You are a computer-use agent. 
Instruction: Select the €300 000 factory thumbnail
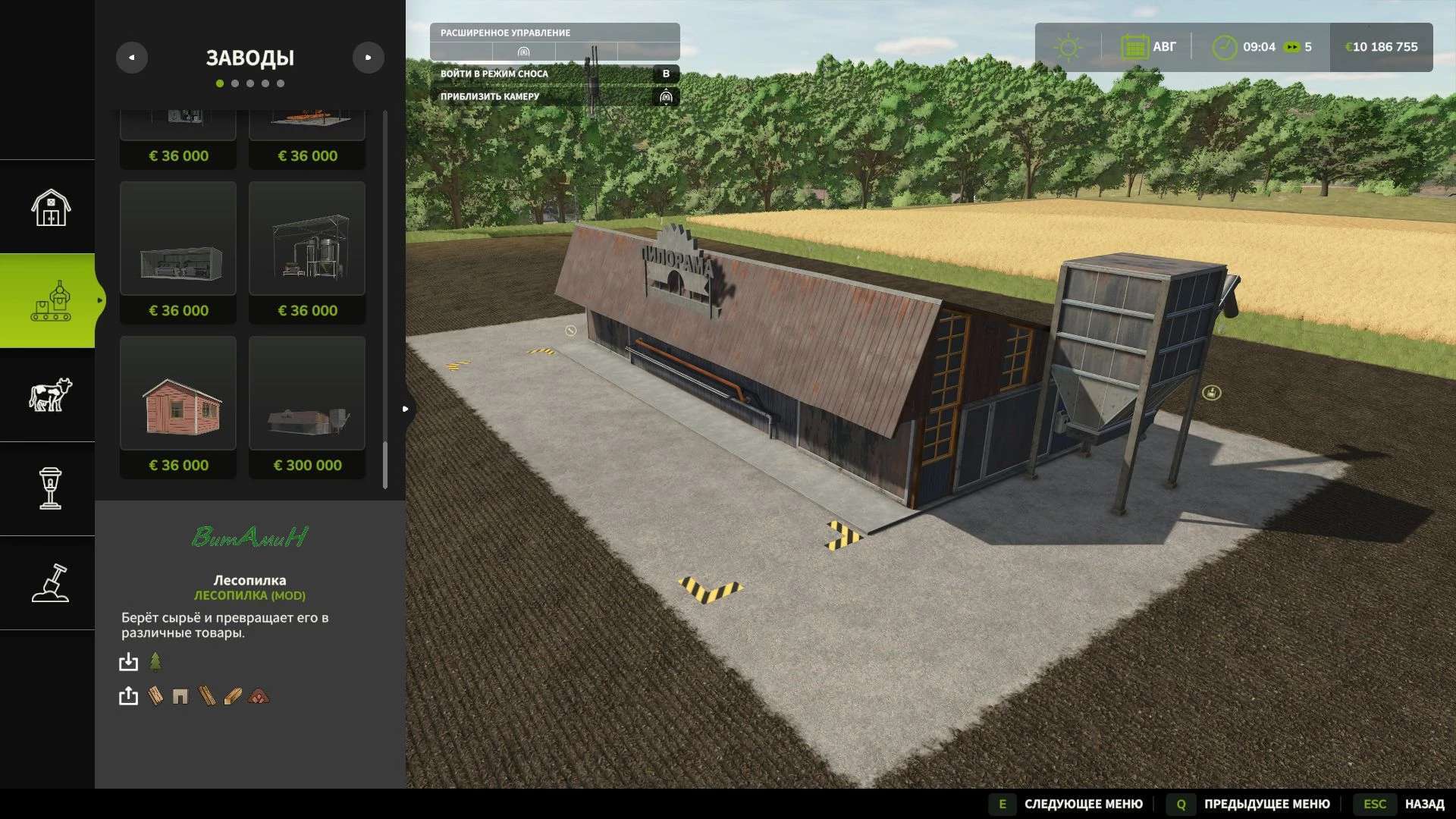pyautogui.click(x=307, y=393)
